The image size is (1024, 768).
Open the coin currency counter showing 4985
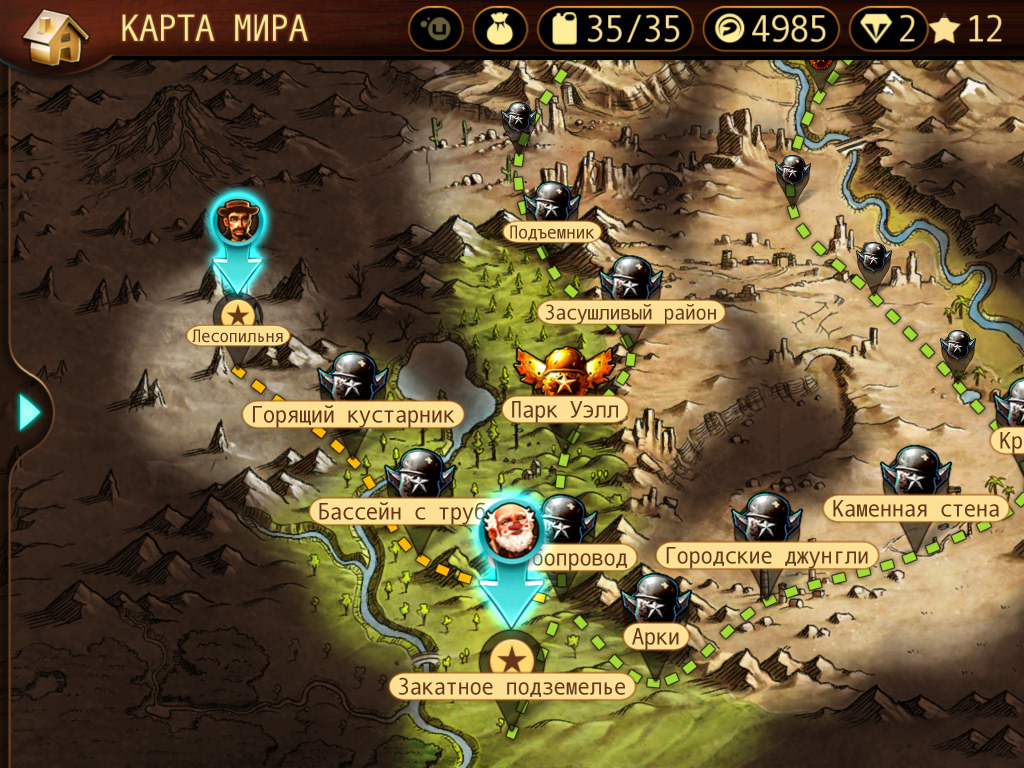coord(770,30)
